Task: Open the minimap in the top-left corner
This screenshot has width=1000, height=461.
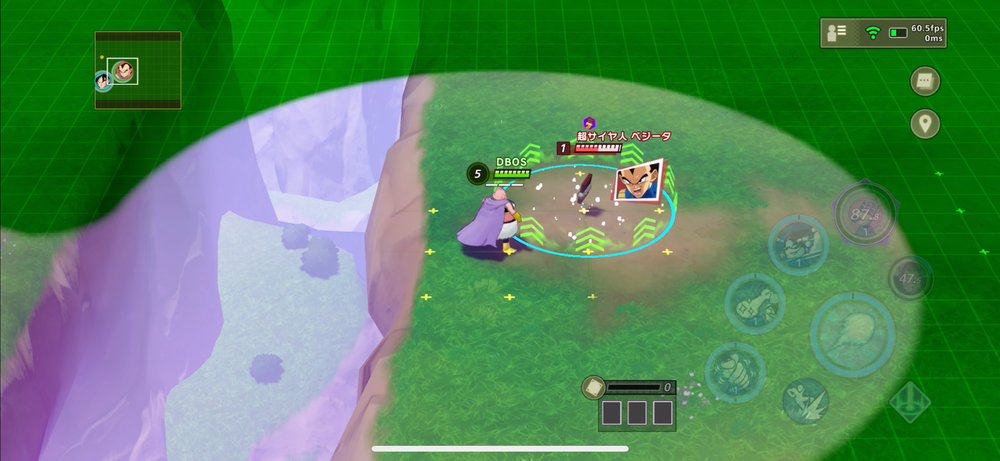Action: click(x=138, y=71)
